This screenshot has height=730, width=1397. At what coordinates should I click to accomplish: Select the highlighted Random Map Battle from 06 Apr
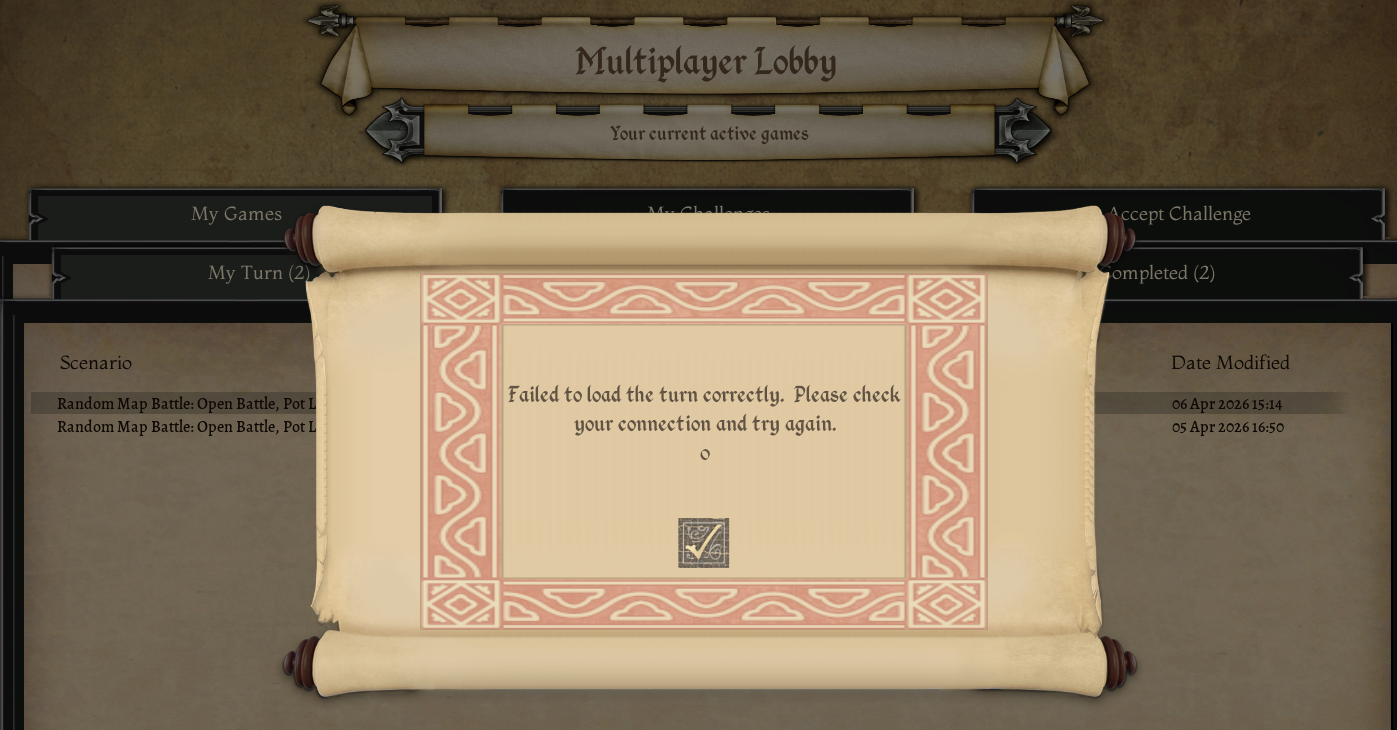point(185,404)
